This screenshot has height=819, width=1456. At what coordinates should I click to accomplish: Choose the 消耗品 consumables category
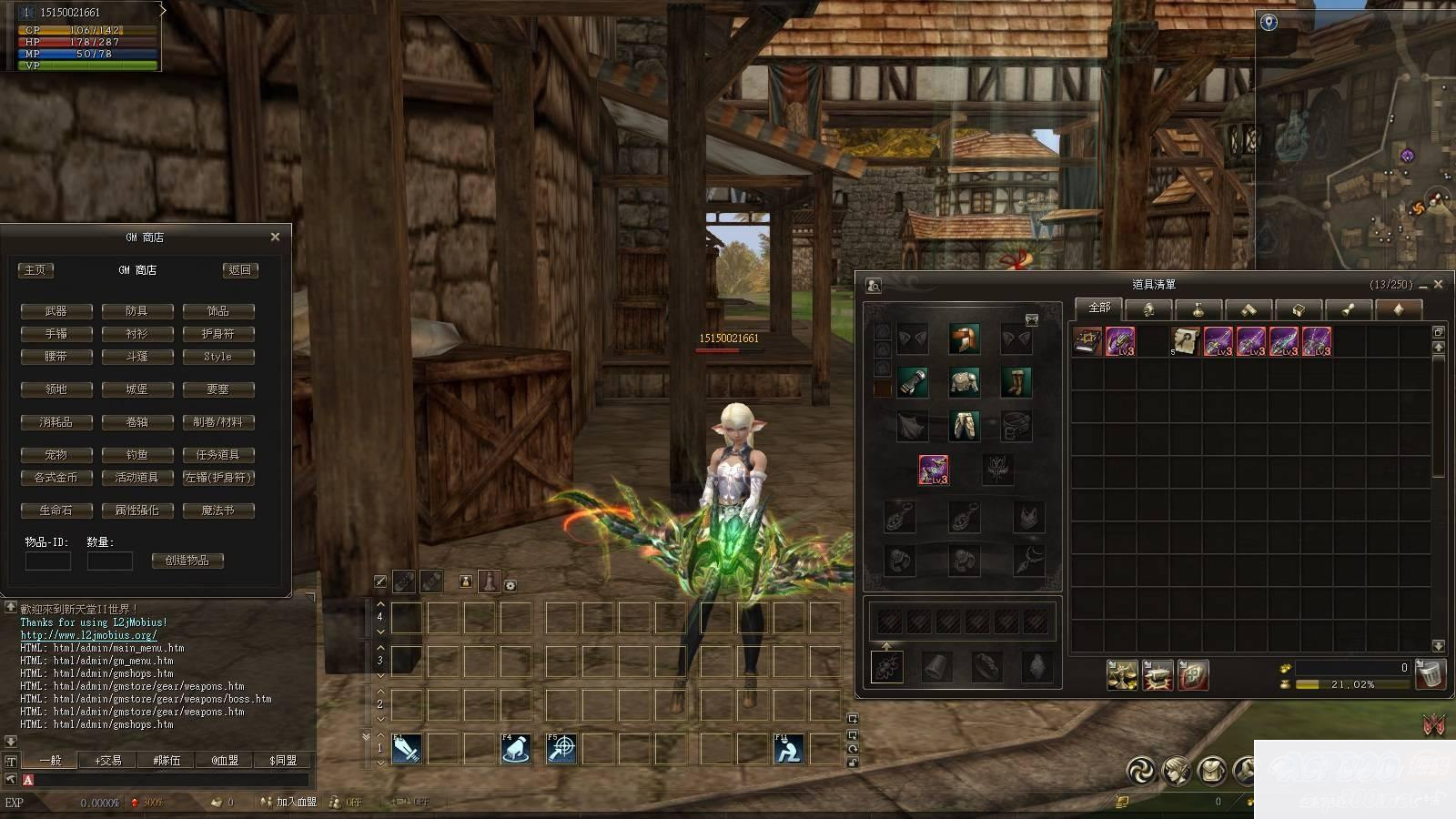(56, 422)
